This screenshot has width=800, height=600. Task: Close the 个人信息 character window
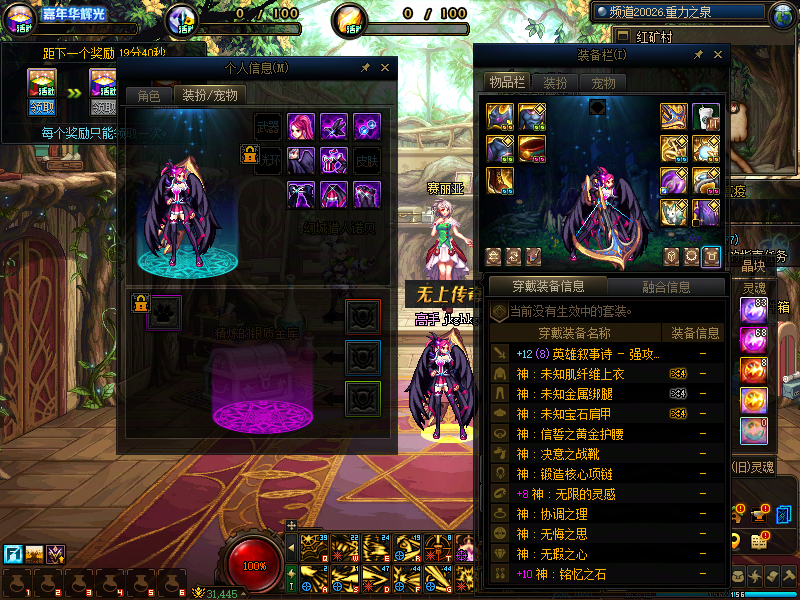tap(385, 68)
